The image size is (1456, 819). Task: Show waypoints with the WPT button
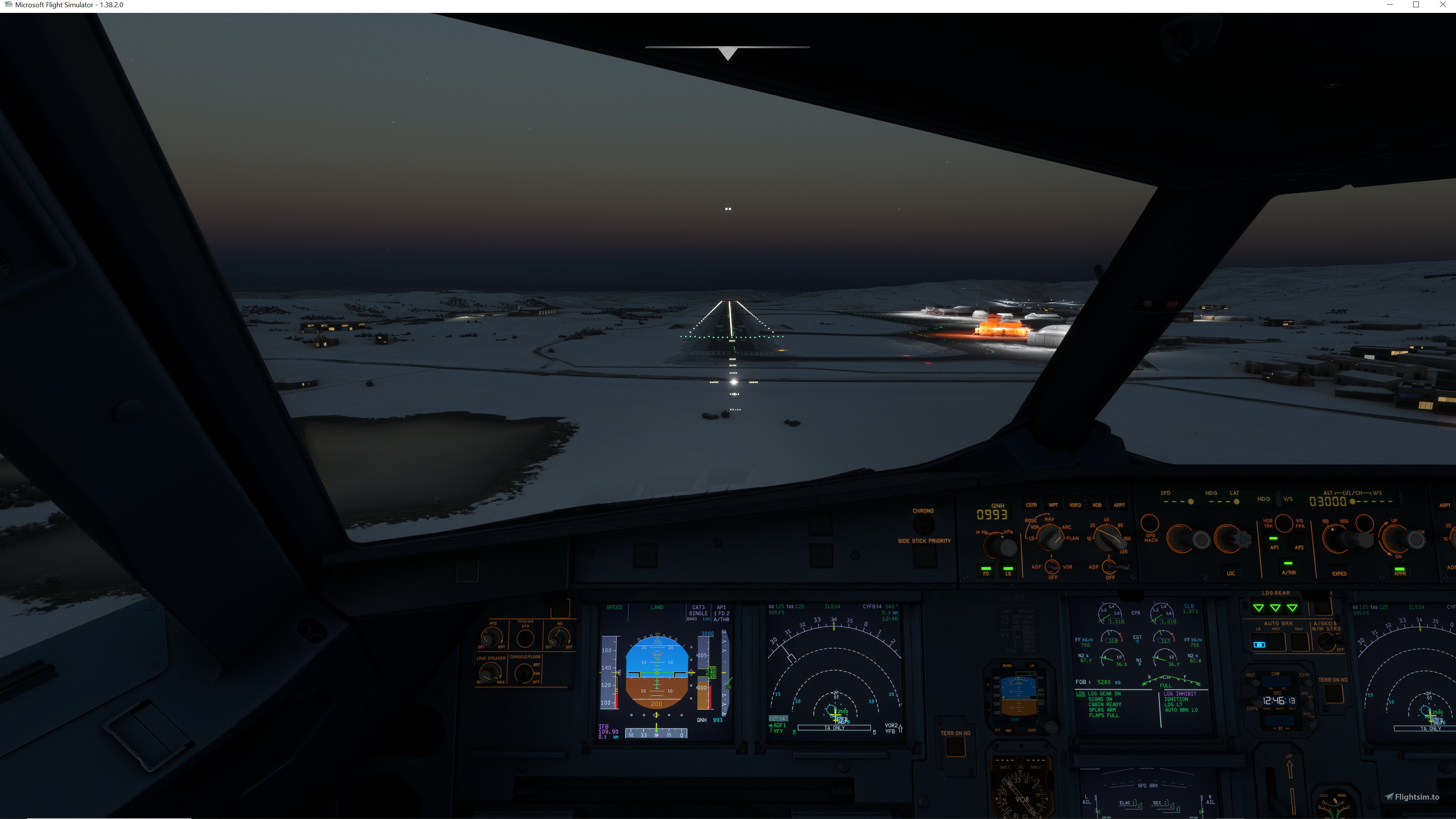pyautogui.click(x=1054, y=505)
